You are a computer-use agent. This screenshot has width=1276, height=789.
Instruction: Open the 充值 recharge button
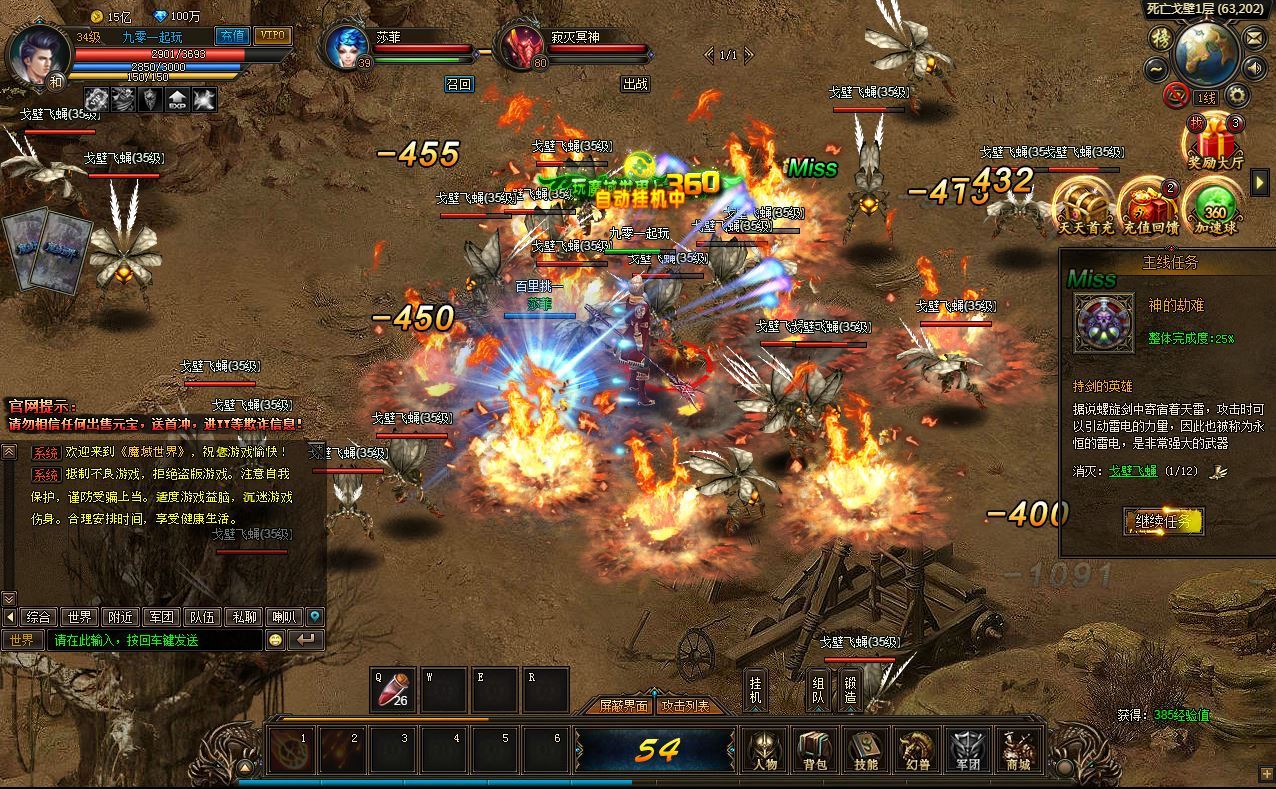click(232, 36)
